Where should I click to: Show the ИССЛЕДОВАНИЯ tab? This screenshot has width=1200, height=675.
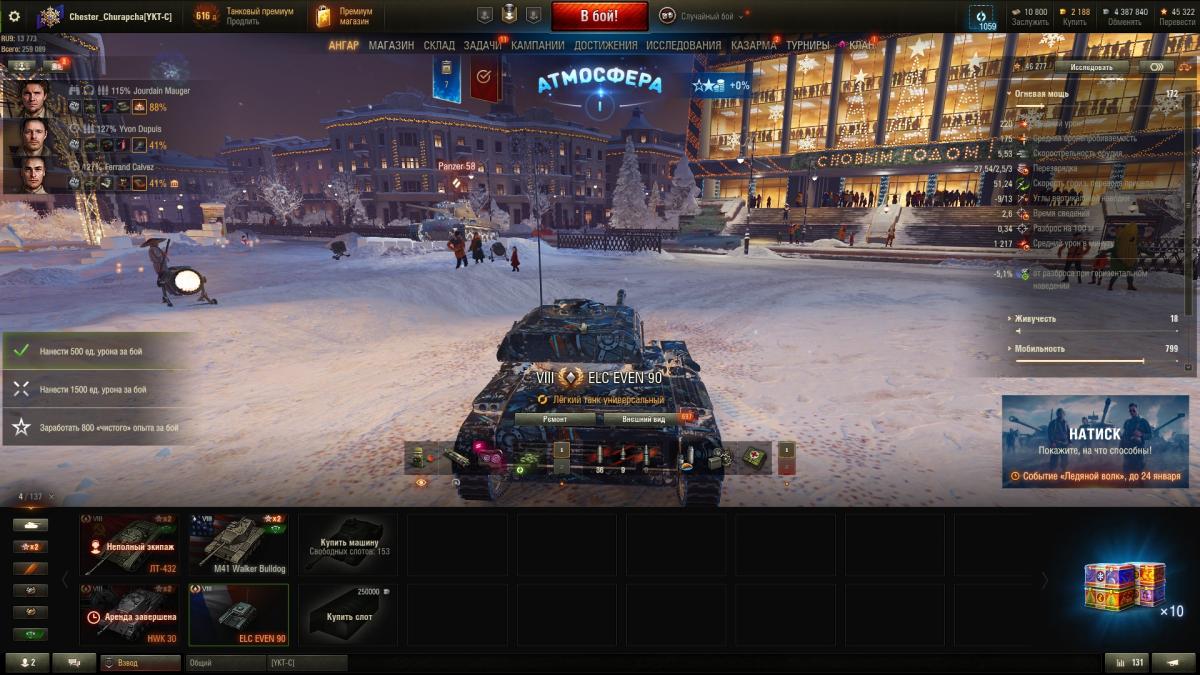(x=683, y=45)
